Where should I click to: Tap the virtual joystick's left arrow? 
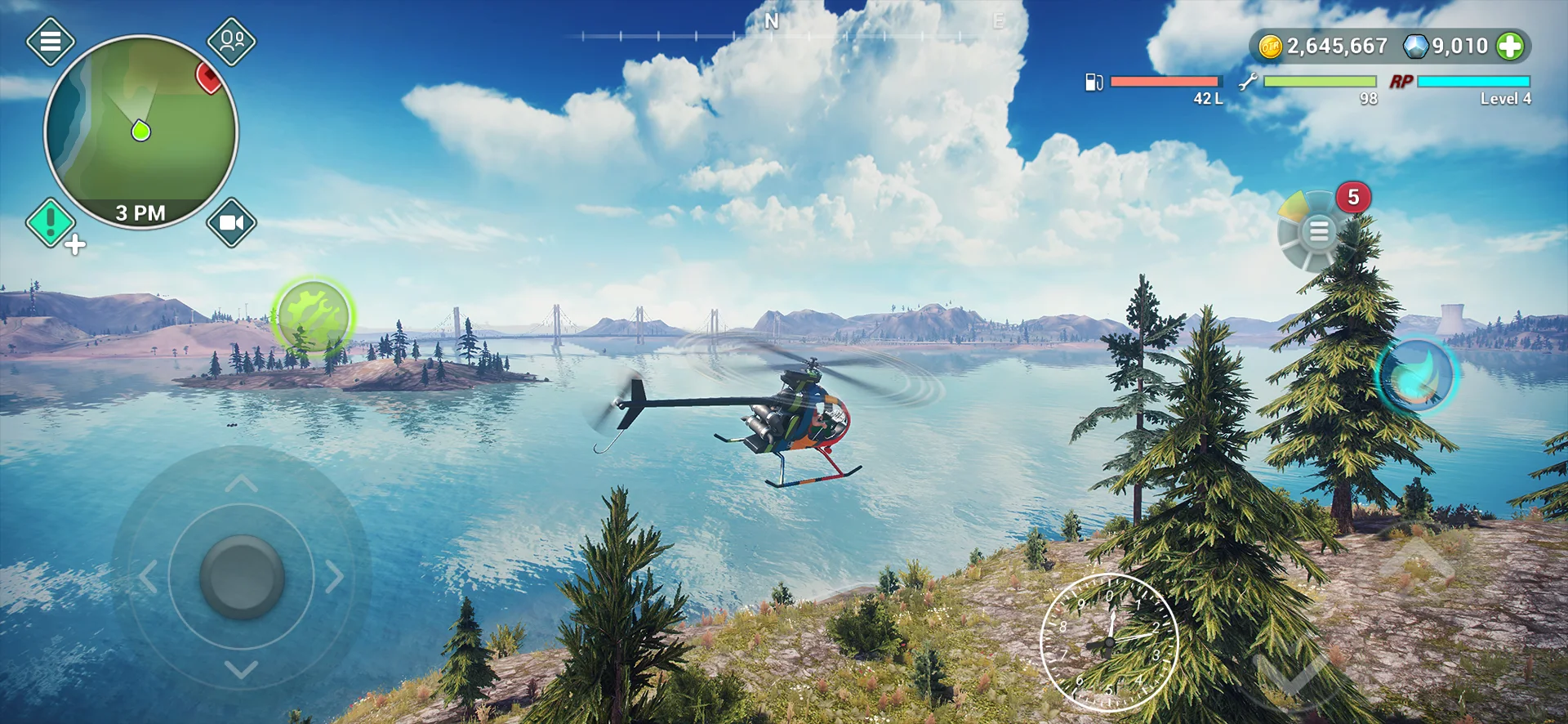[x=148, y=576]
